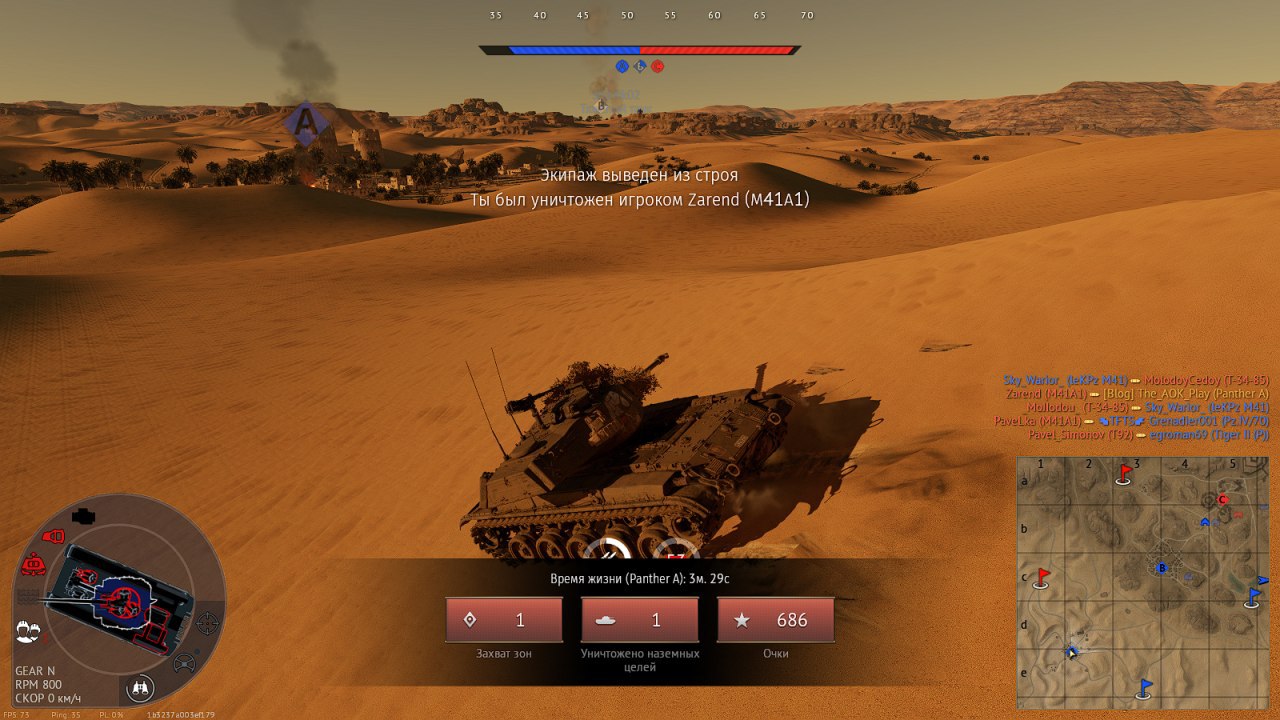
Task: Click the crew members icon
Action: 28,631
